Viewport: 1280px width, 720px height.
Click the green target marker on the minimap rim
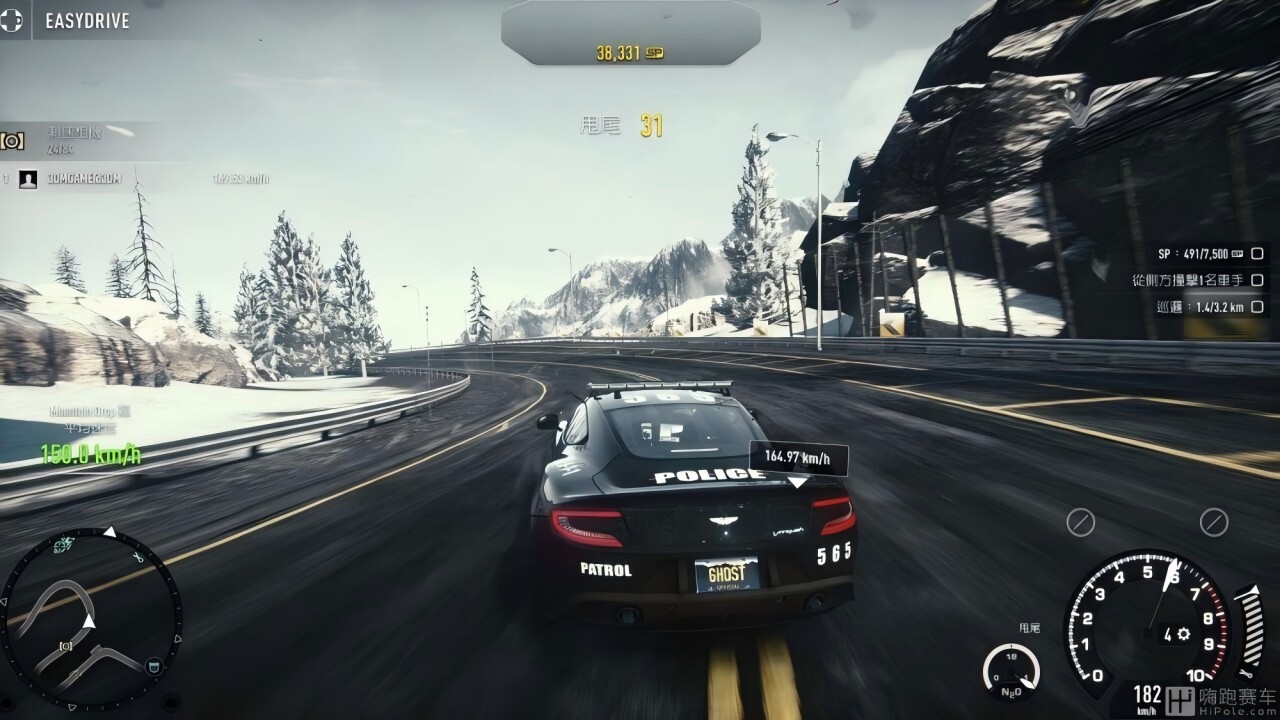pyautogui.click(x=66, y=545)
